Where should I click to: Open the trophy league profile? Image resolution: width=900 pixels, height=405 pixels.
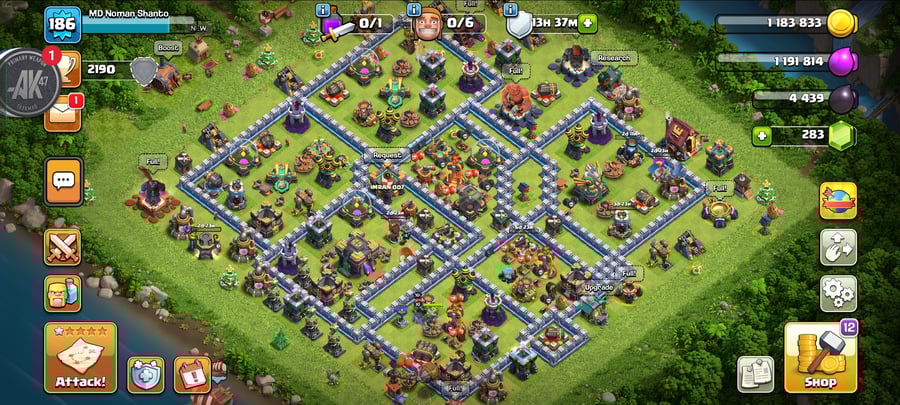pos(62,69)
